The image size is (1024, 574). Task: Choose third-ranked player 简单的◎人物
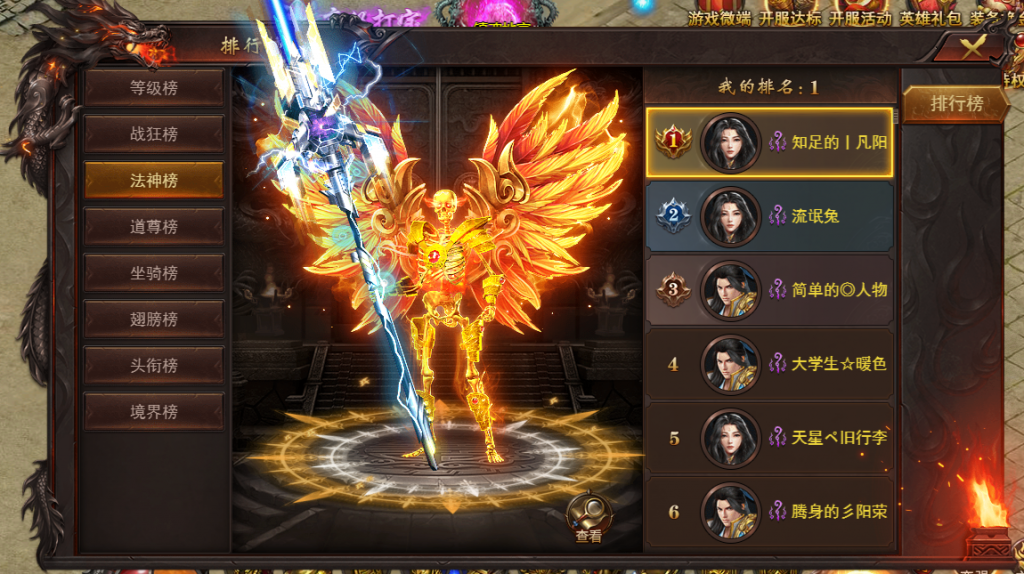(x=769, y=290)
